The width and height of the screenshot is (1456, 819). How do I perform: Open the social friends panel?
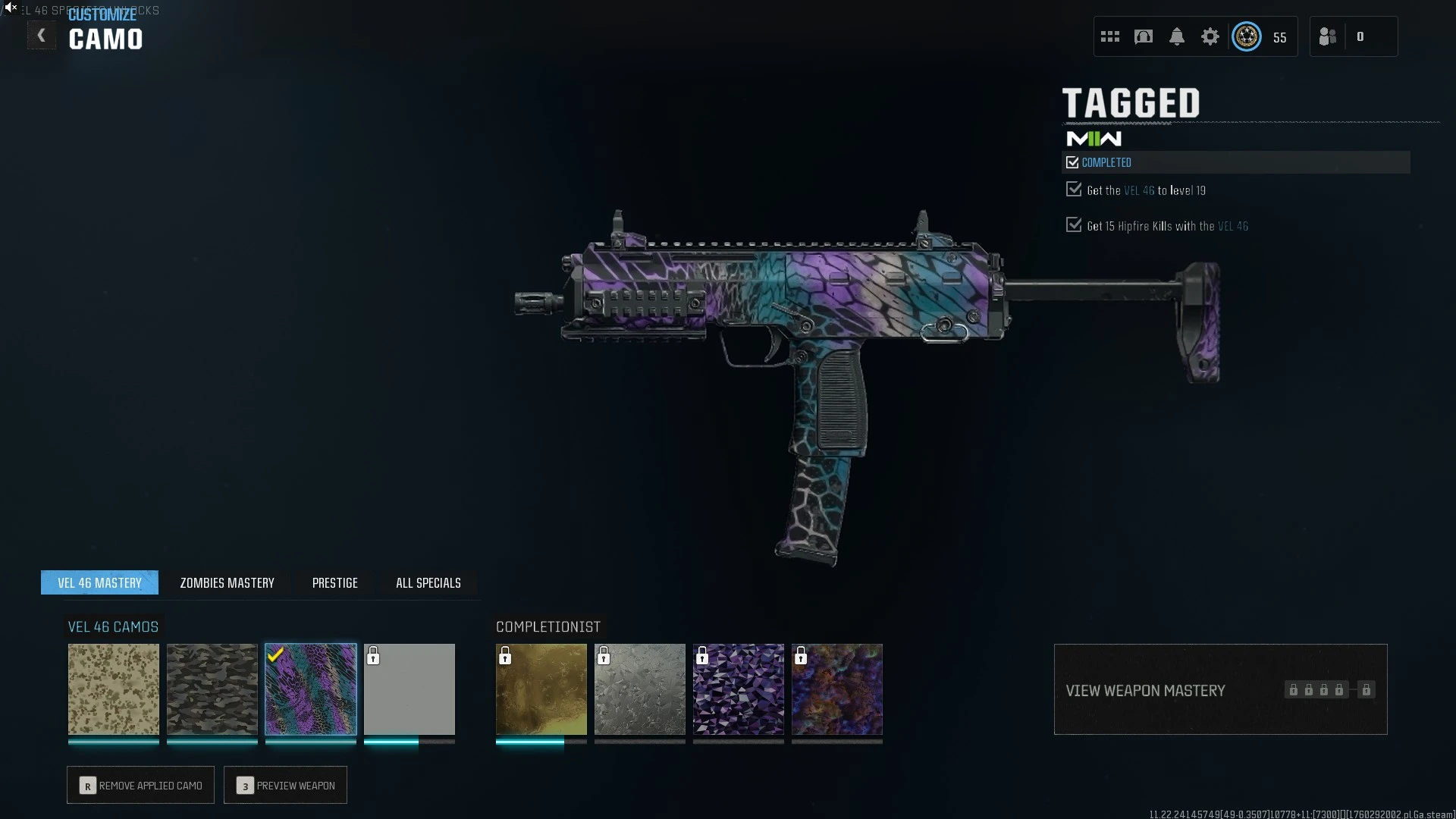(1328, 36)
